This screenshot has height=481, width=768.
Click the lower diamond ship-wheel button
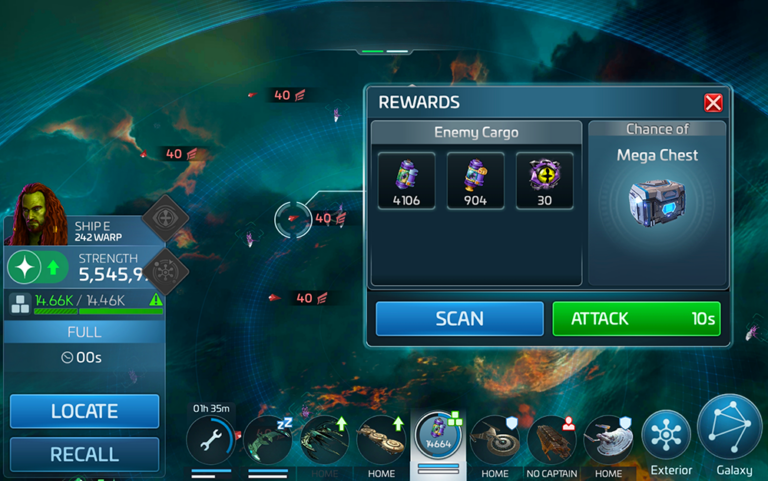coord(165,269)
